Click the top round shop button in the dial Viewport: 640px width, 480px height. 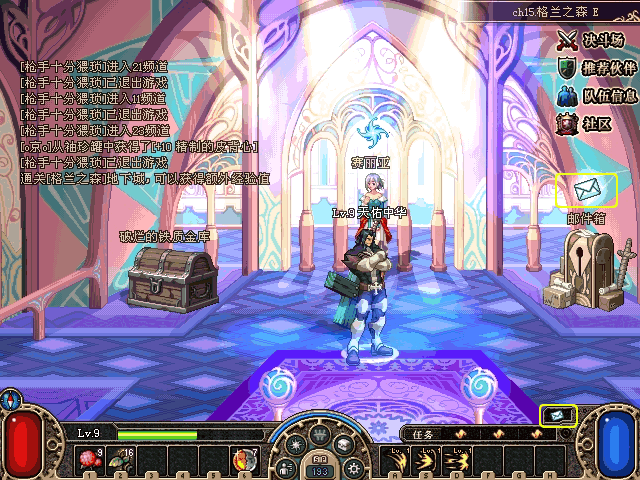click(320, 436)
